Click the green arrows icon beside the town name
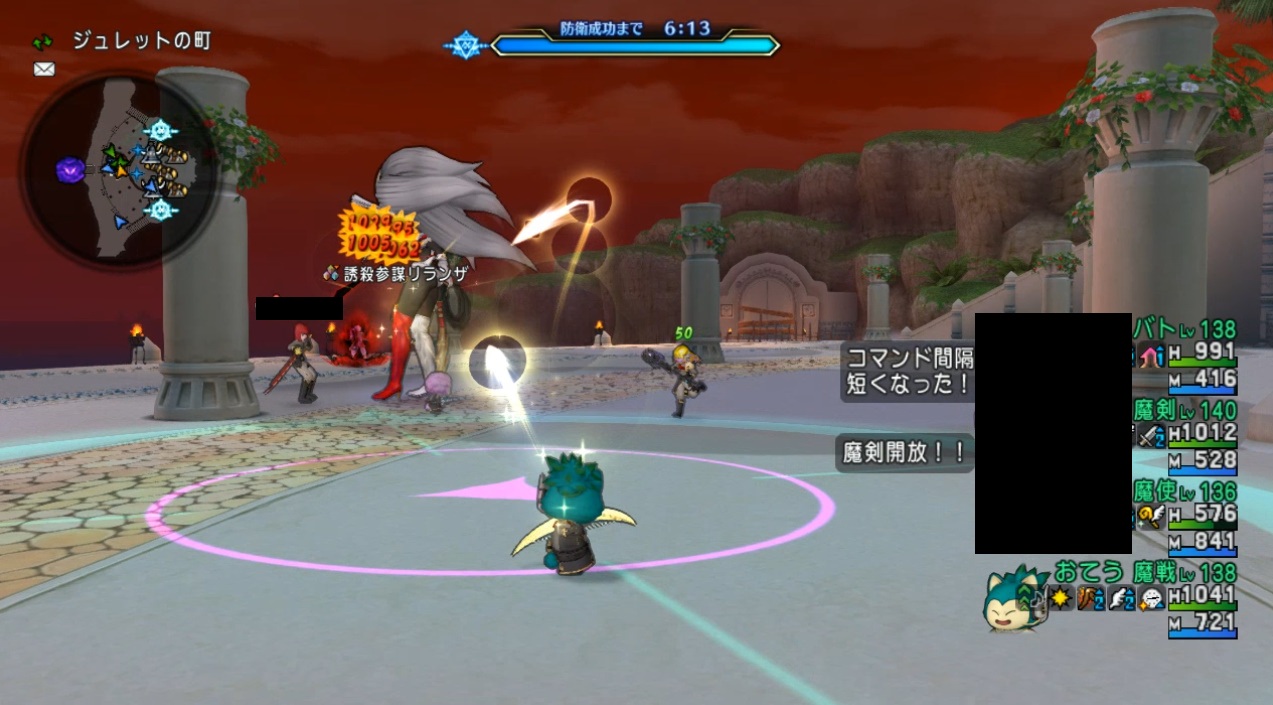Viewport: 1273px width, 705px height. tap(43, 42)
